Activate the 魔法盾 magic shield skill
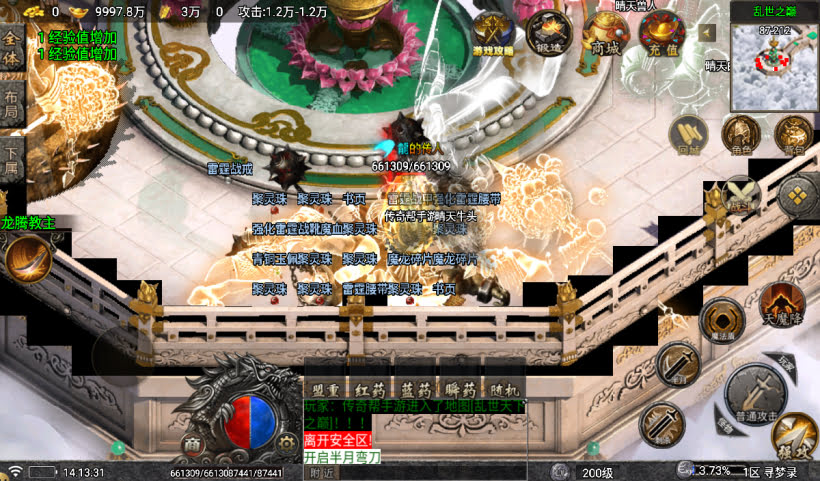 [721, 321]
